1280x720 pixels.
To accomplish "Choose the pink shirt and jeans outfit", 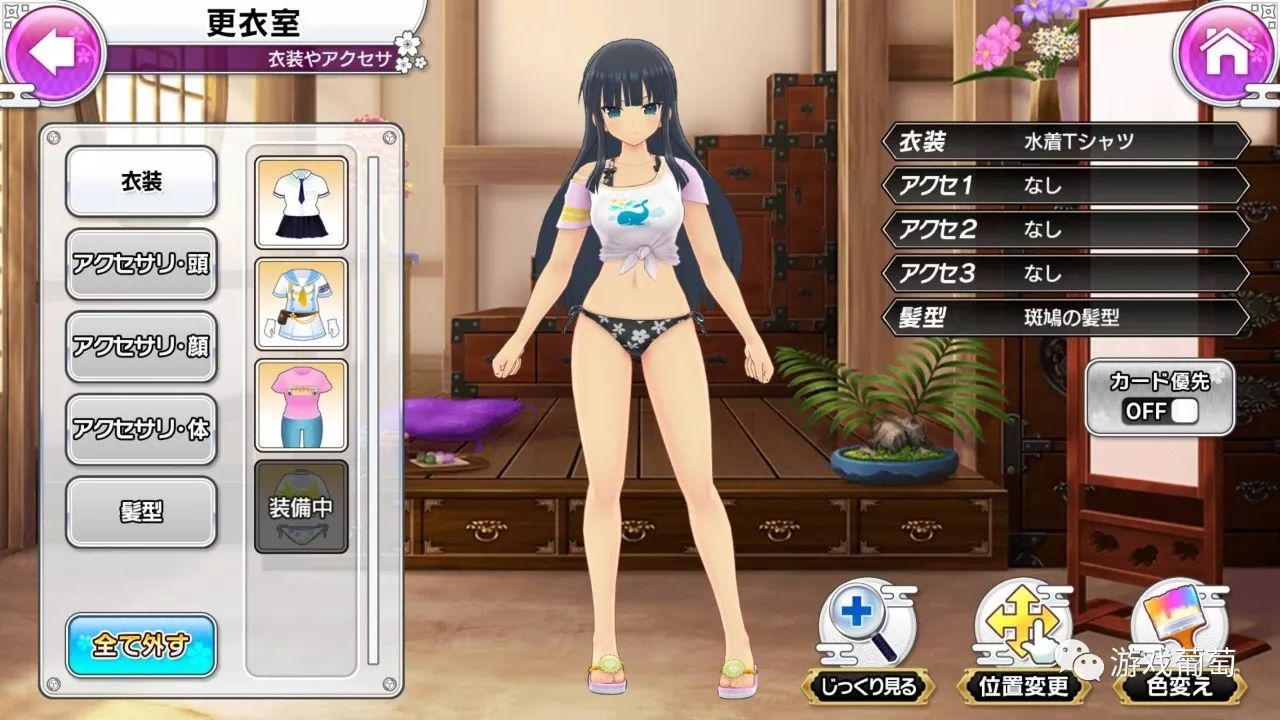I will click(x=301, y=405).
